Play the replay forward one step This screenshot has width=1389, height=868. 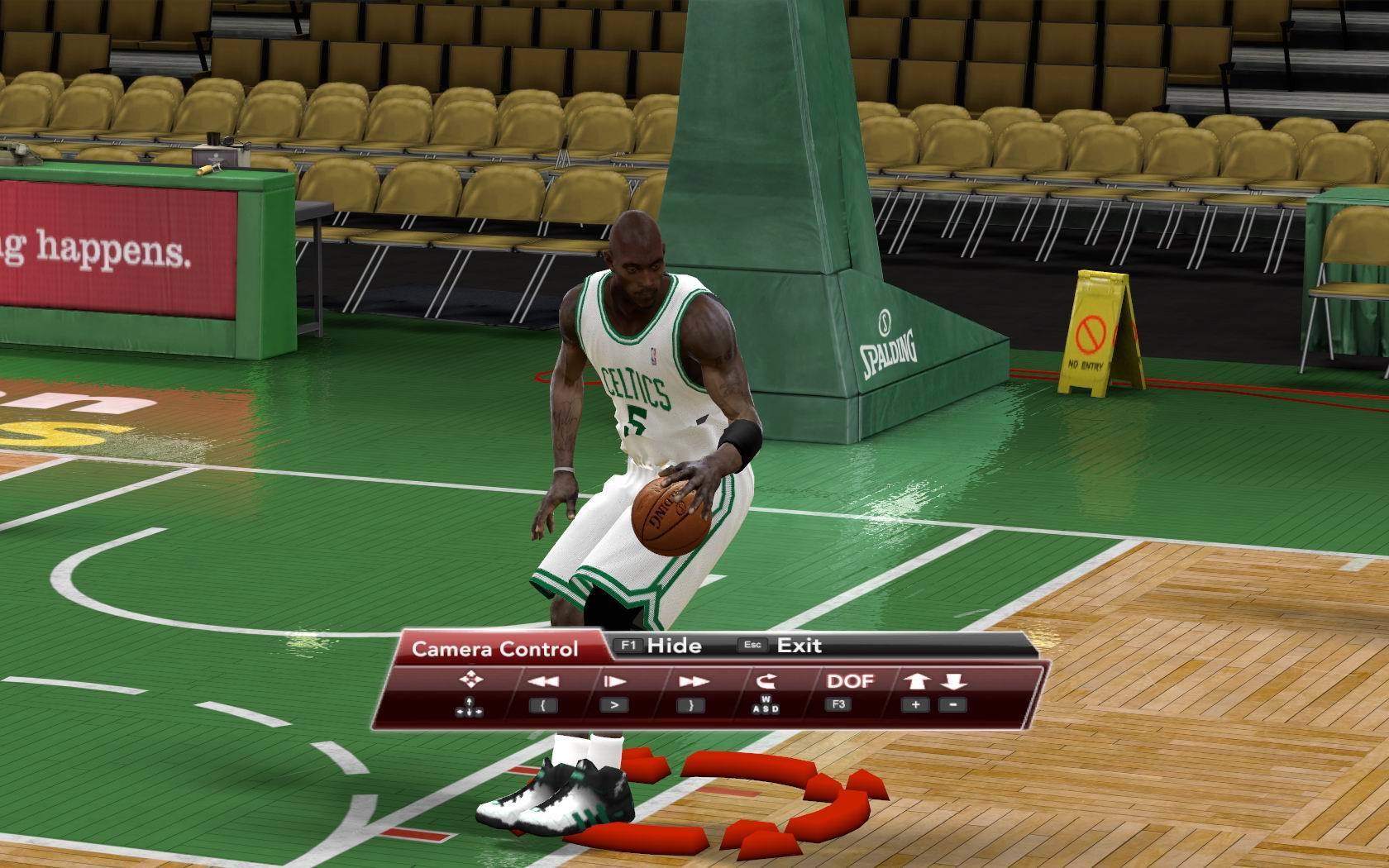tap(613, 681)
